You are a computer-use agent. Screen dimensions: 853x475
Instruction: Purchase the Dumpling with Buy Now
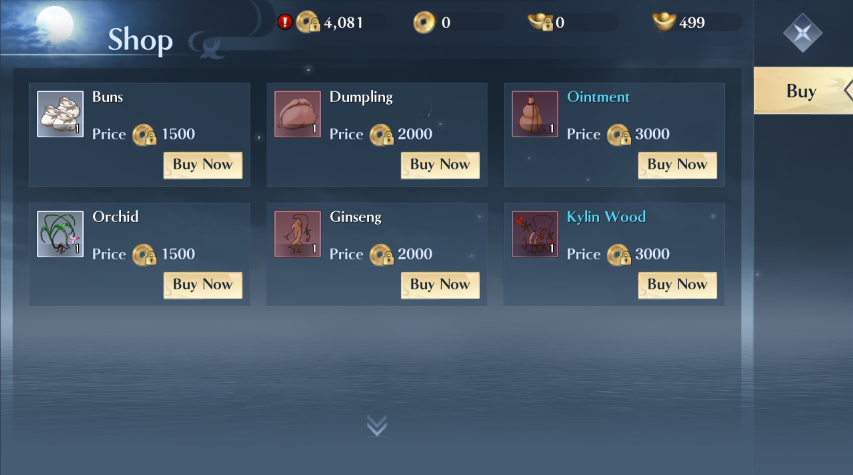click(440, 165)
